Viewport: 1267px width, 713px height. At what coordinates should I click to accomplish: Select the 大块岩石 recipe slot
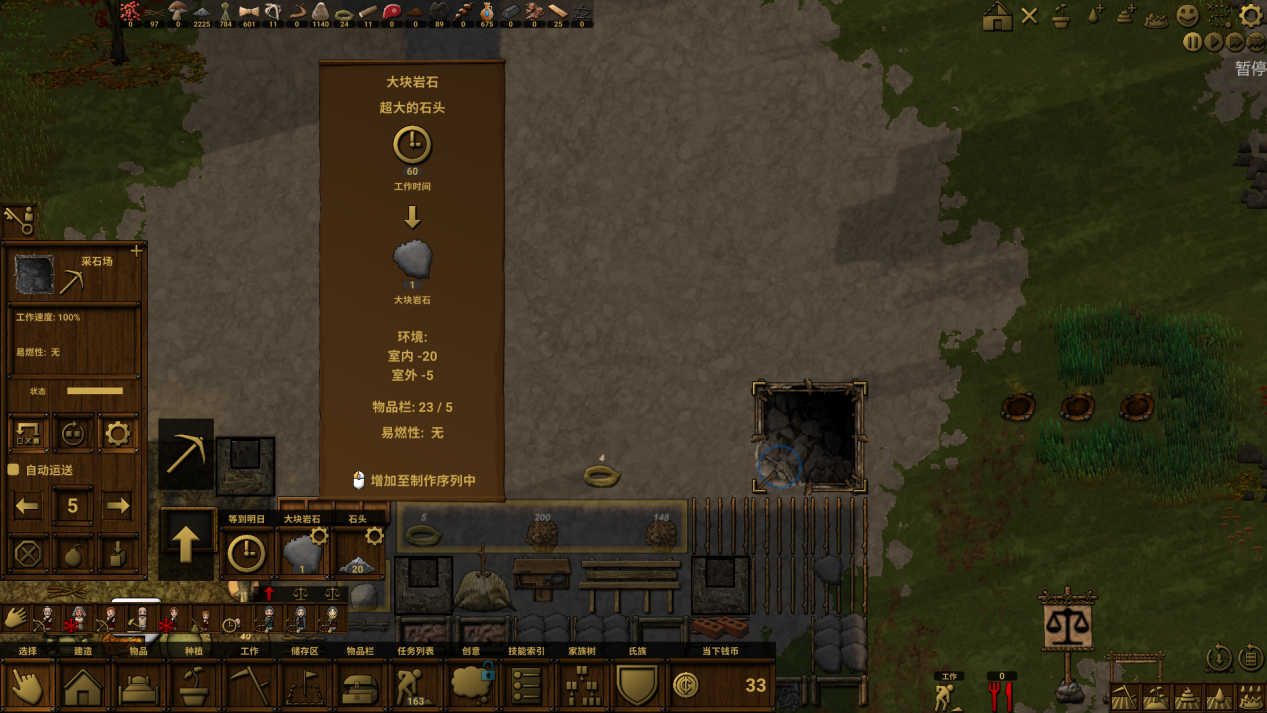(302, 553)
